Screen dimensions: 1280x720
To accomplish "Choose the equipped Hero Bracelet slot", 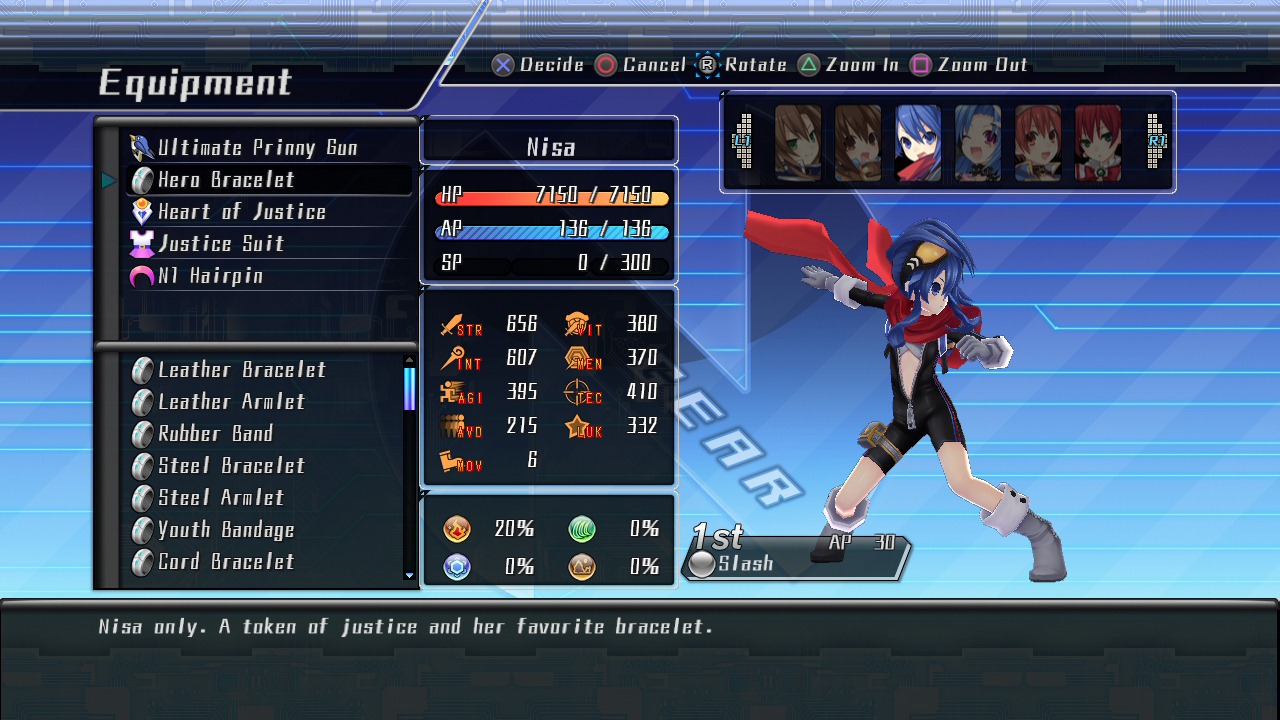I will pos(226,180).
